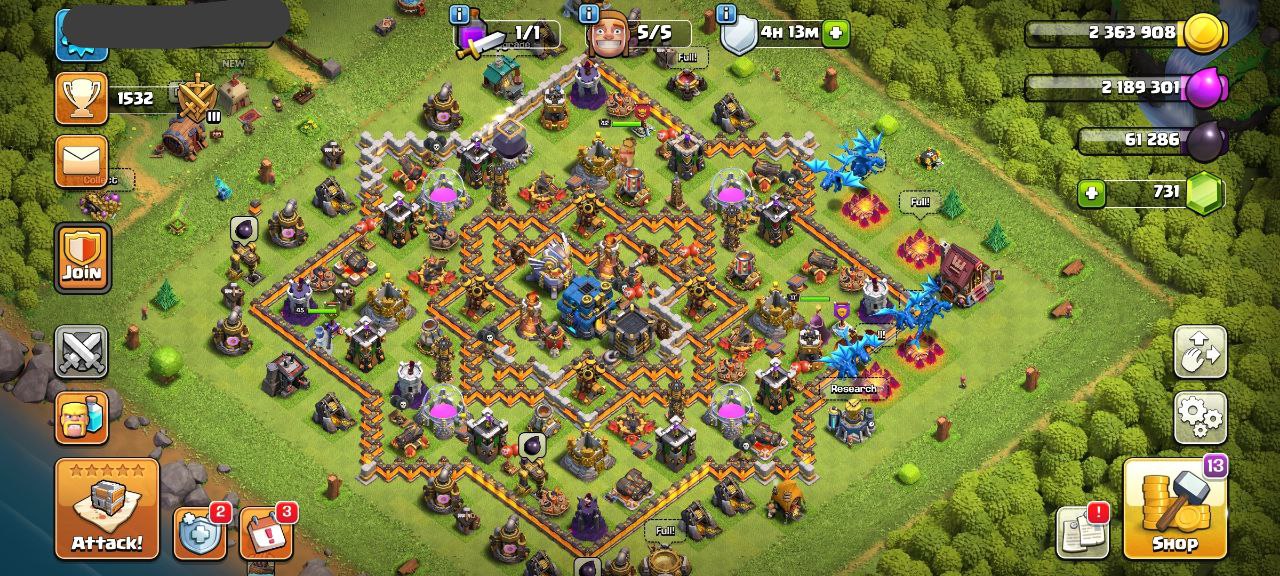Open the news papers icon with alert
The image size is (1280, 576).
click(1084, 532)
